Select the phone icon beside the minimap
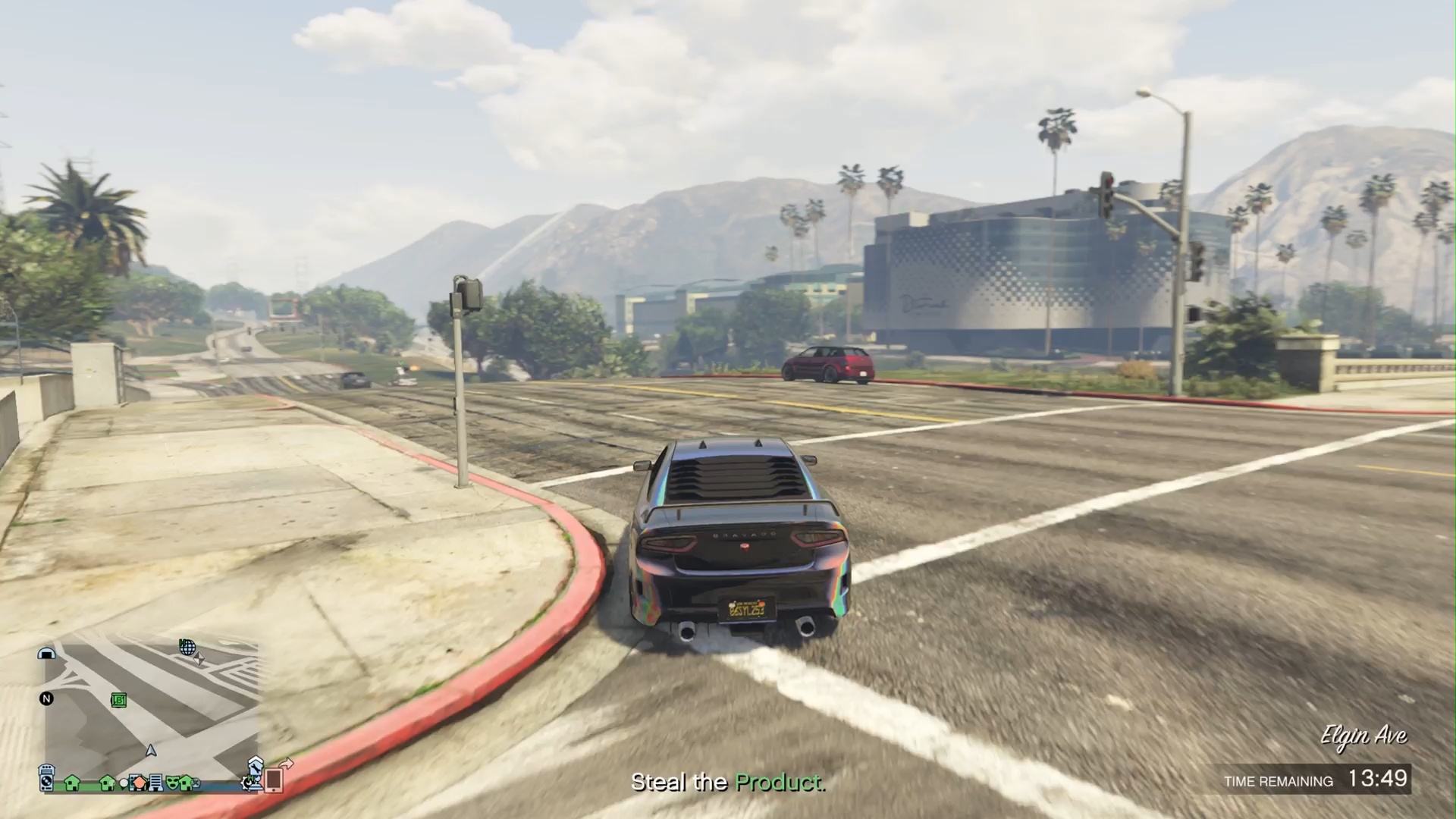1456x819 pixels. pyautogui.click(x=274, y=779)
